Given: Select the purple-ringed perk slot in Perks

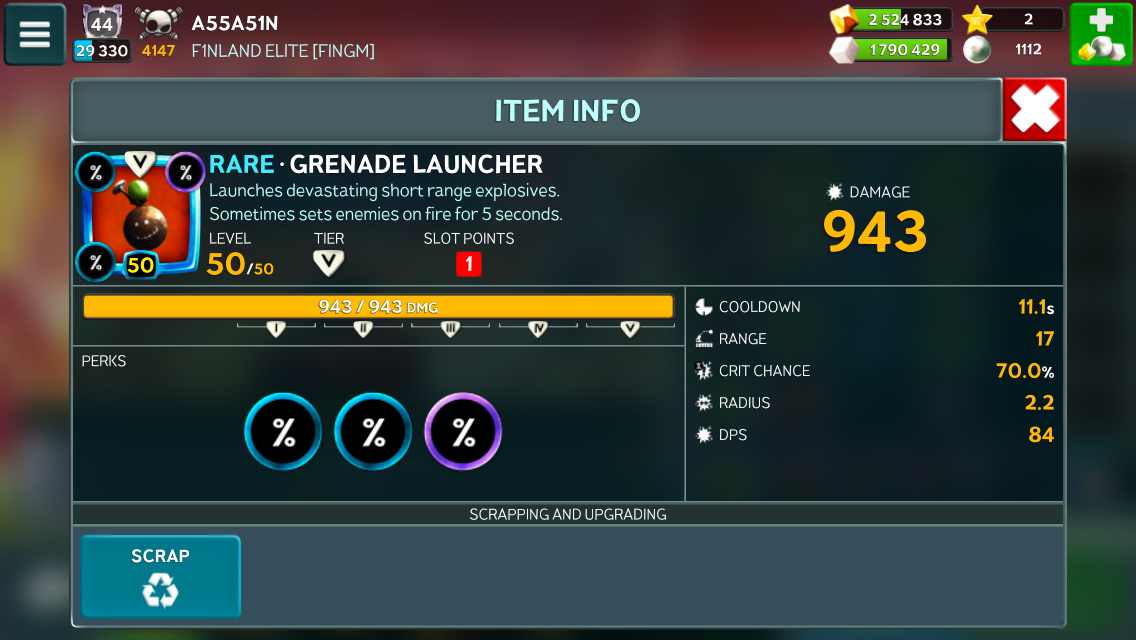Looking at the screenshot, I should point(463,432).
